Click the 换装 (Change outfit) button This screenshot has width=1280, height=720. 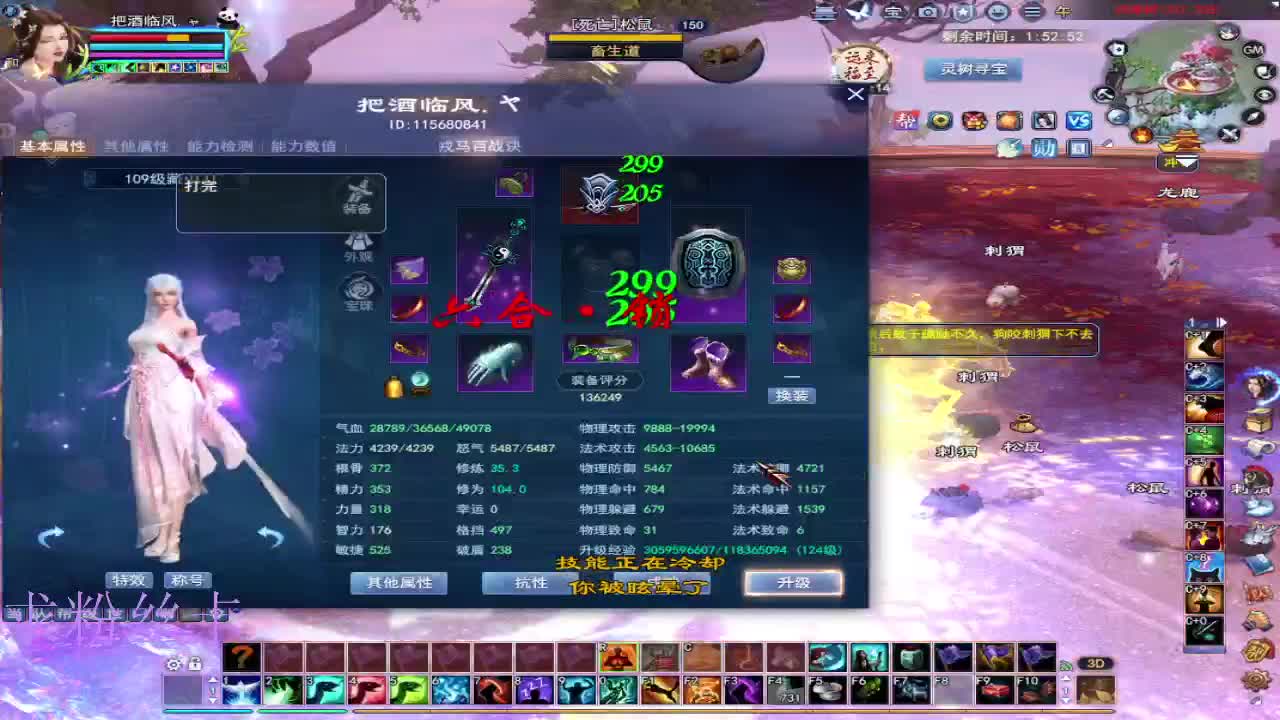tap(794, 395)
